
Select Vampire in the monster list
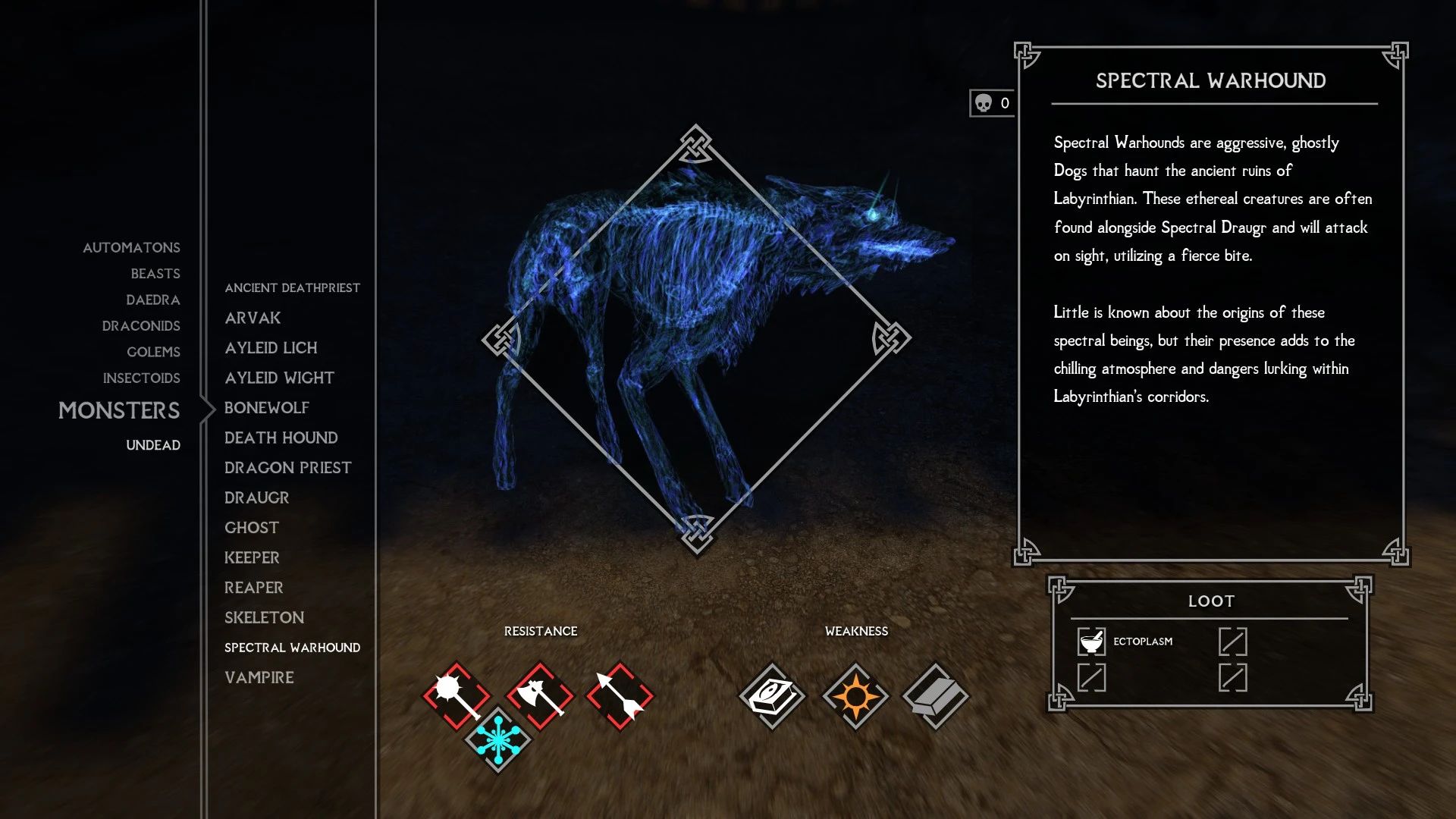tap(259, 676)
